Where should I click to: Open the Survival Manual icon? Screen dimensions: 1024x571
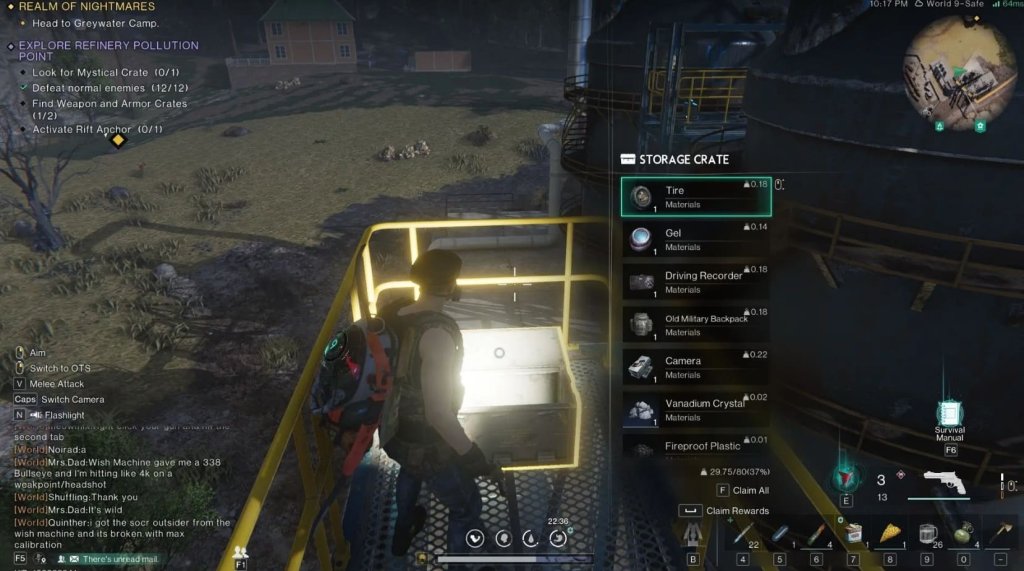pos(949,414)
